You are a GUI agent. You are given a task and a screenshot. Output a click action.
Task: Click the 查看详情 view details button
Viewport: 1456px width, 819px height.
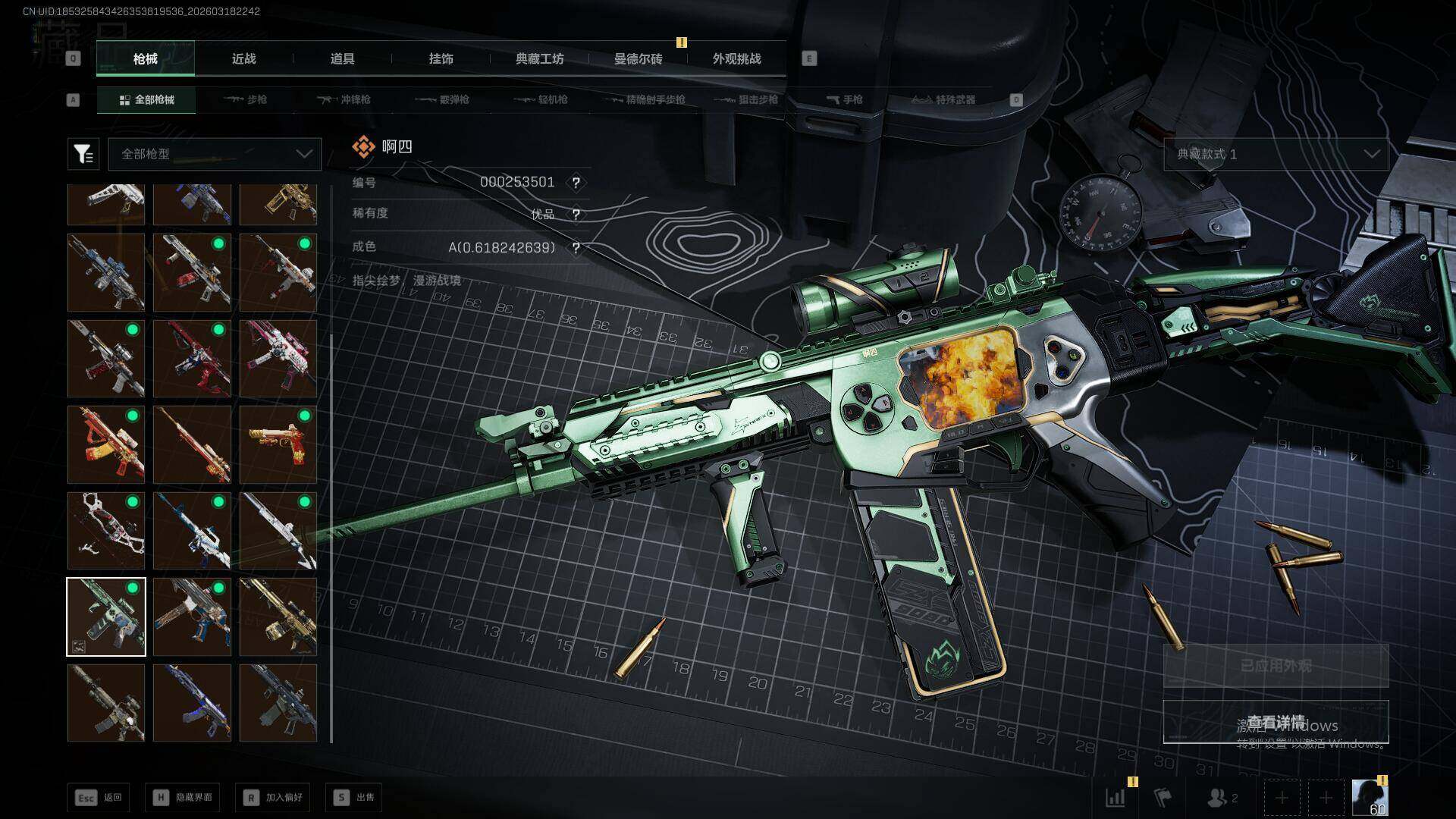tap(1276, 722)
